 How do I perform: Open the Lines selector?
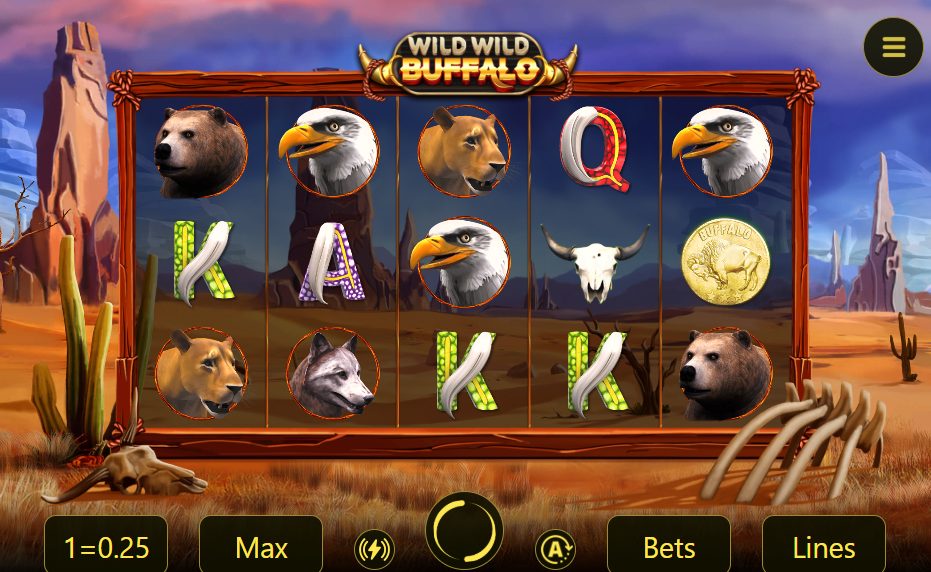click(823, 547)
